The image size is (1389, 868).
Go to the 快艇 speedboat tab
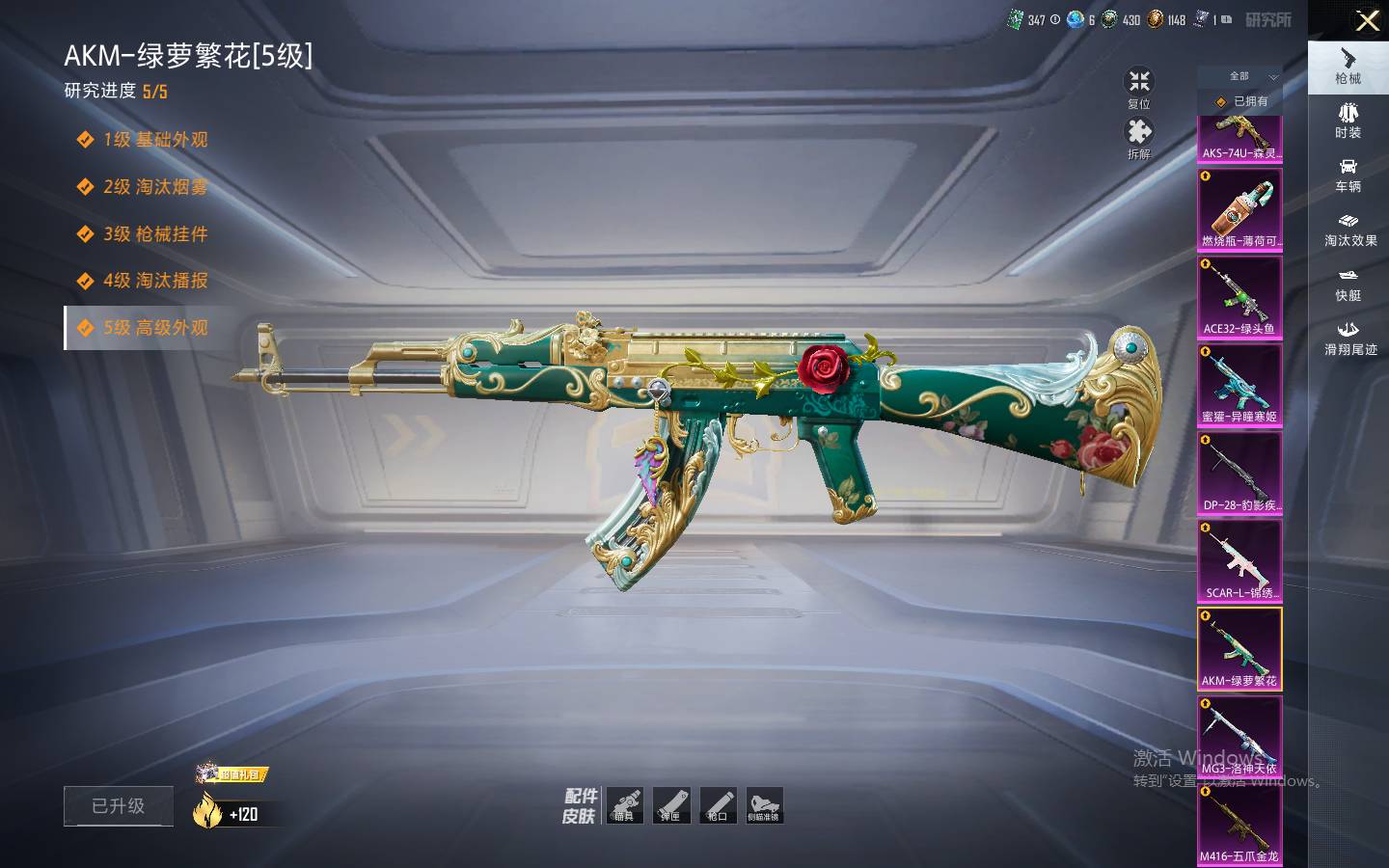(1348, 285)
